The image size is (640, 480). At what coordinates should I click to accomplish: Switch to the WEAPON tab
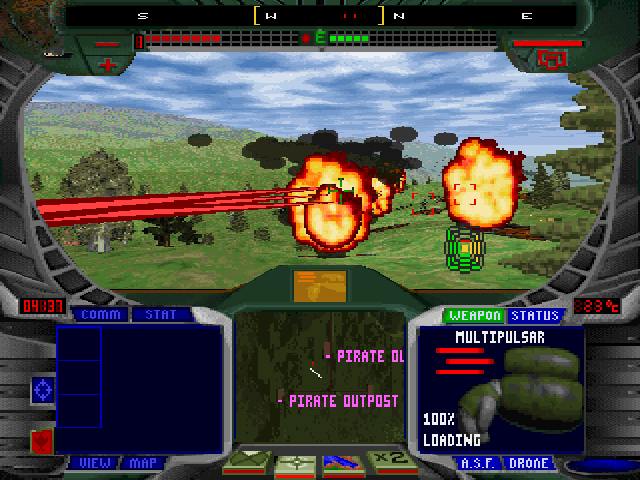[474, 316]
